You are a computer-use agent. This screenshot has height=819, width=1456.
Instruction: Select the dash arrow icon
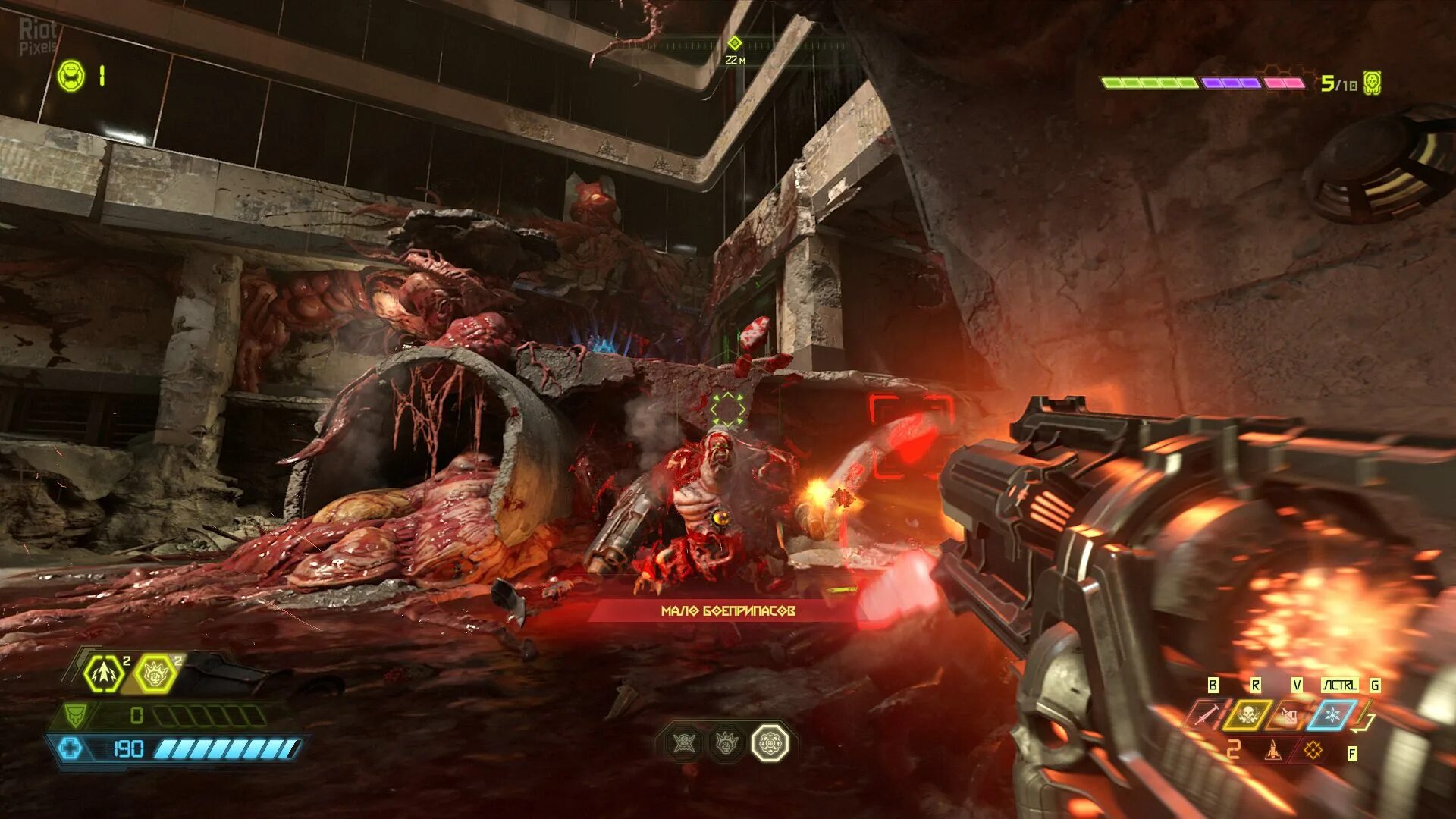coord(104,673)
